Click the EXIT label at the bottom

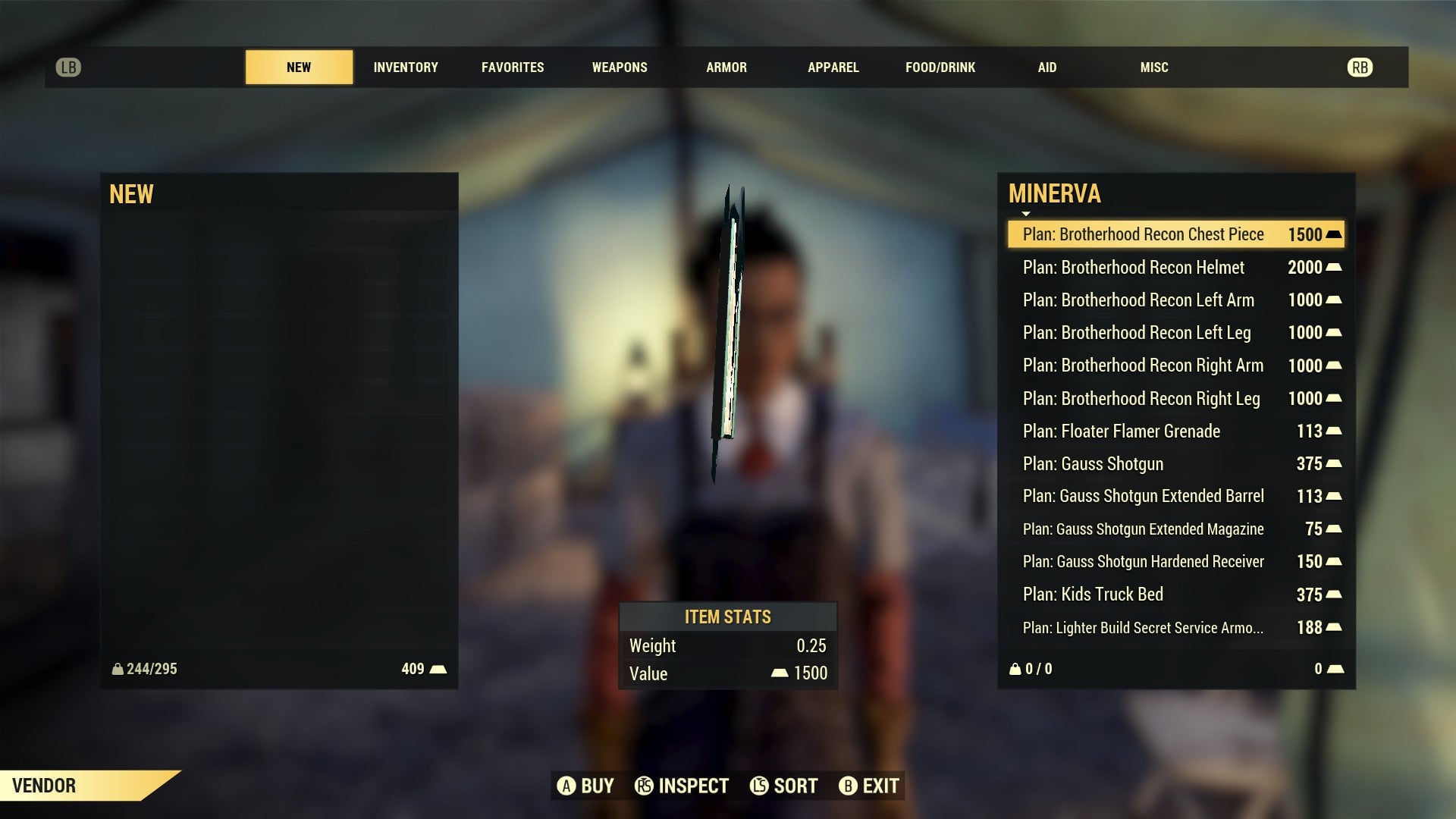coord(882,786)
